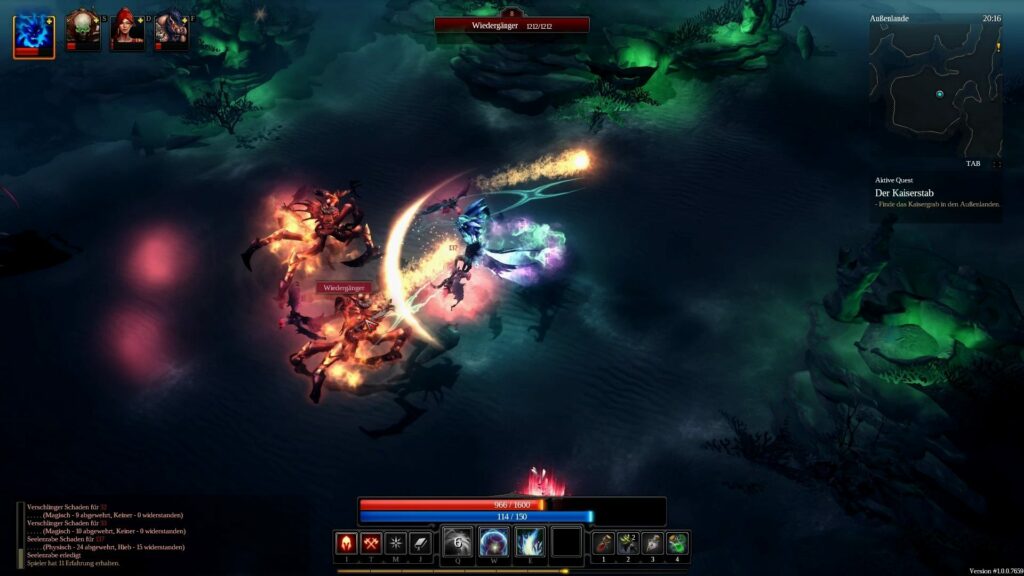Activate the Q ability on cooldown
This screenshot has width=1024, height=576.
[x=458, y=542]
